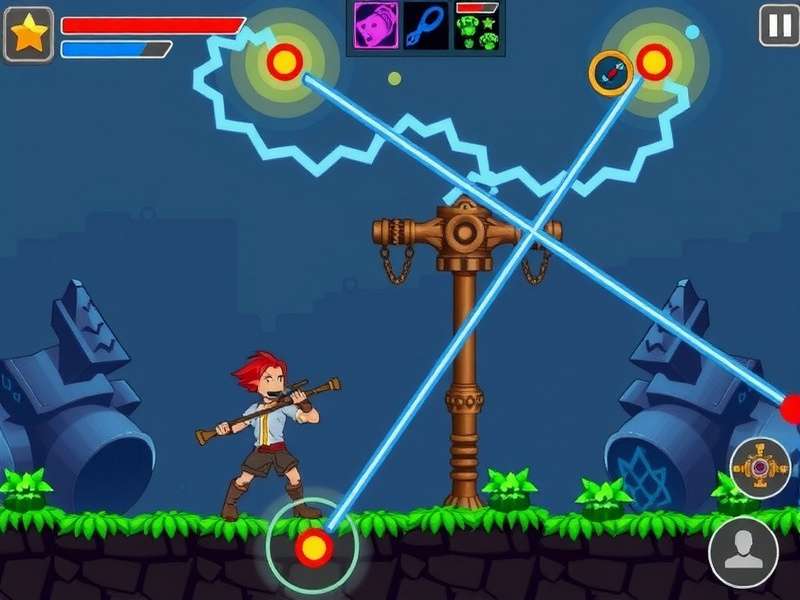Click the orange-ringed compass icon

pyautogui.click(x=610, y=73)
